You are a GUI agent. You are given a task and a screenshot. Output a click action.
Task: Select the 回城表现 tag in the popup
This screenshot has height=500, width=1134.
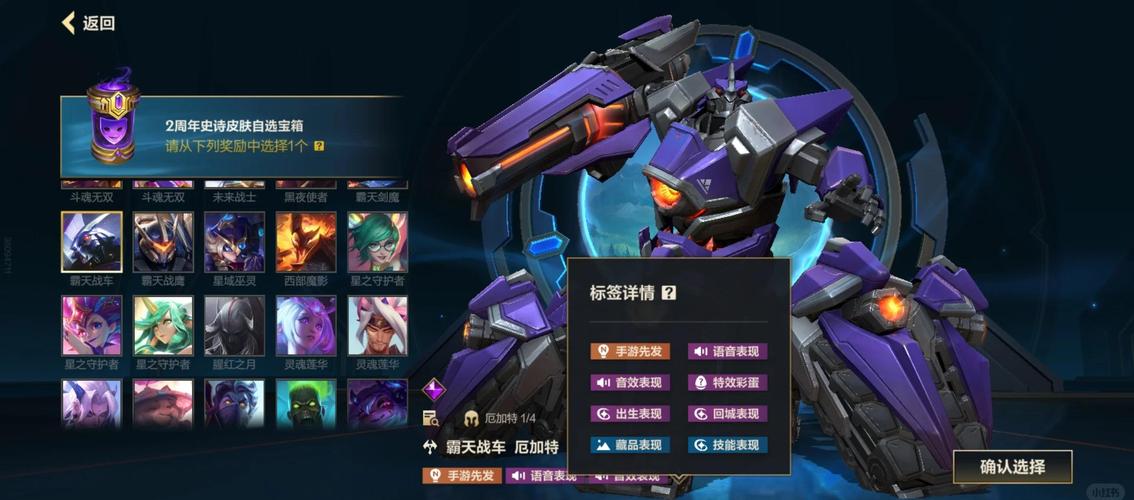727,414
